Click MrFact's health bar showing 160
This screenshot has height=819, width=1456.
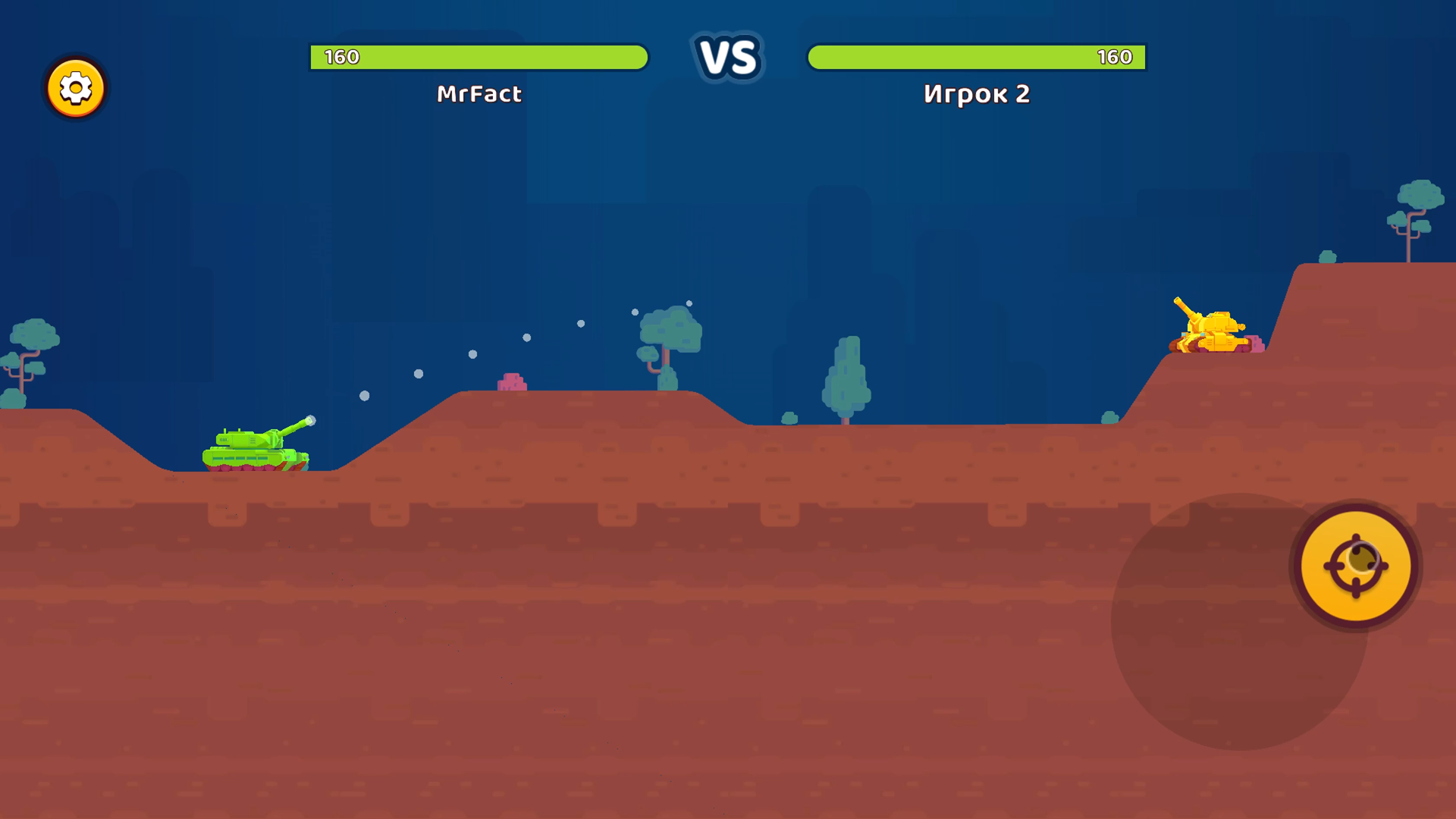[478, 58]
